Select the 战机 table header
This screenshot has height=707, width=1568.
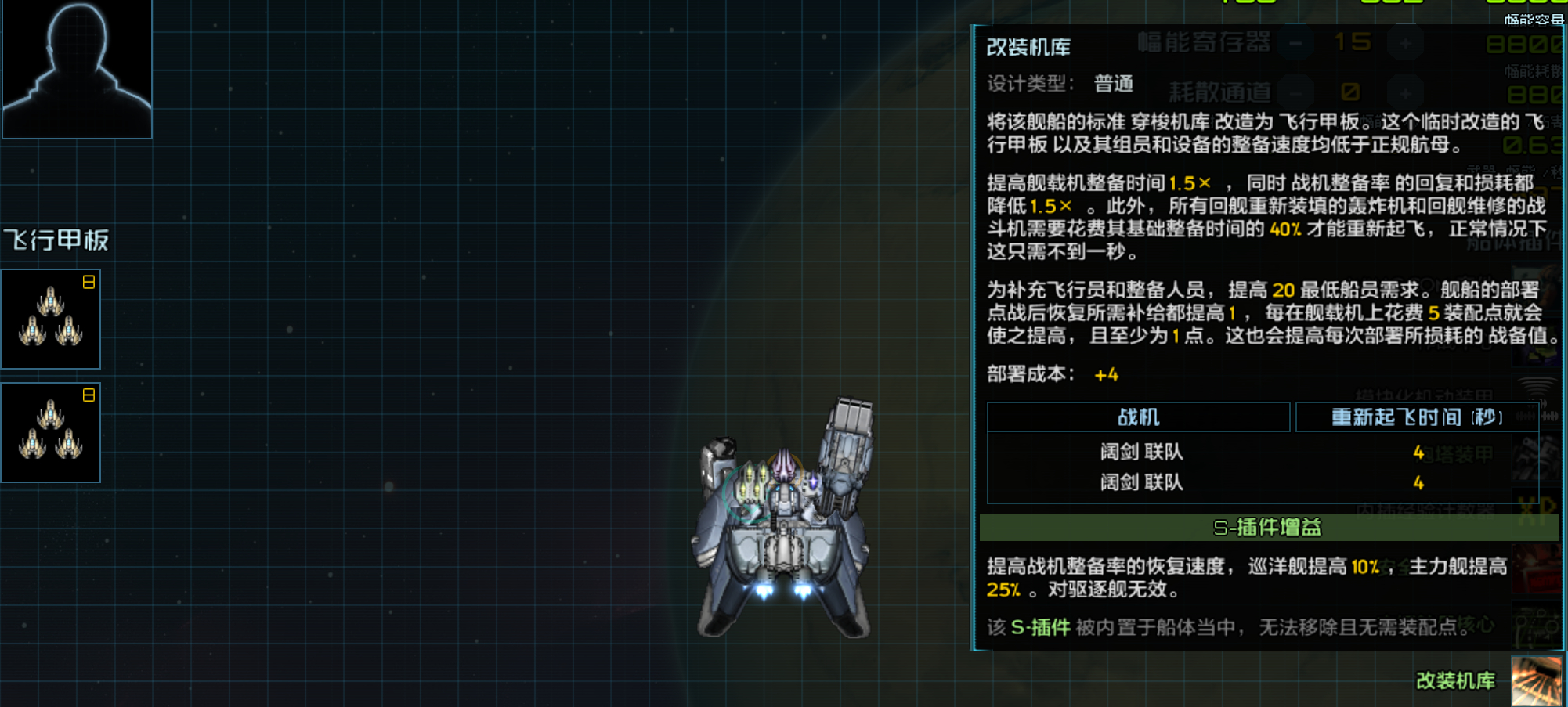click(1138, 417)
